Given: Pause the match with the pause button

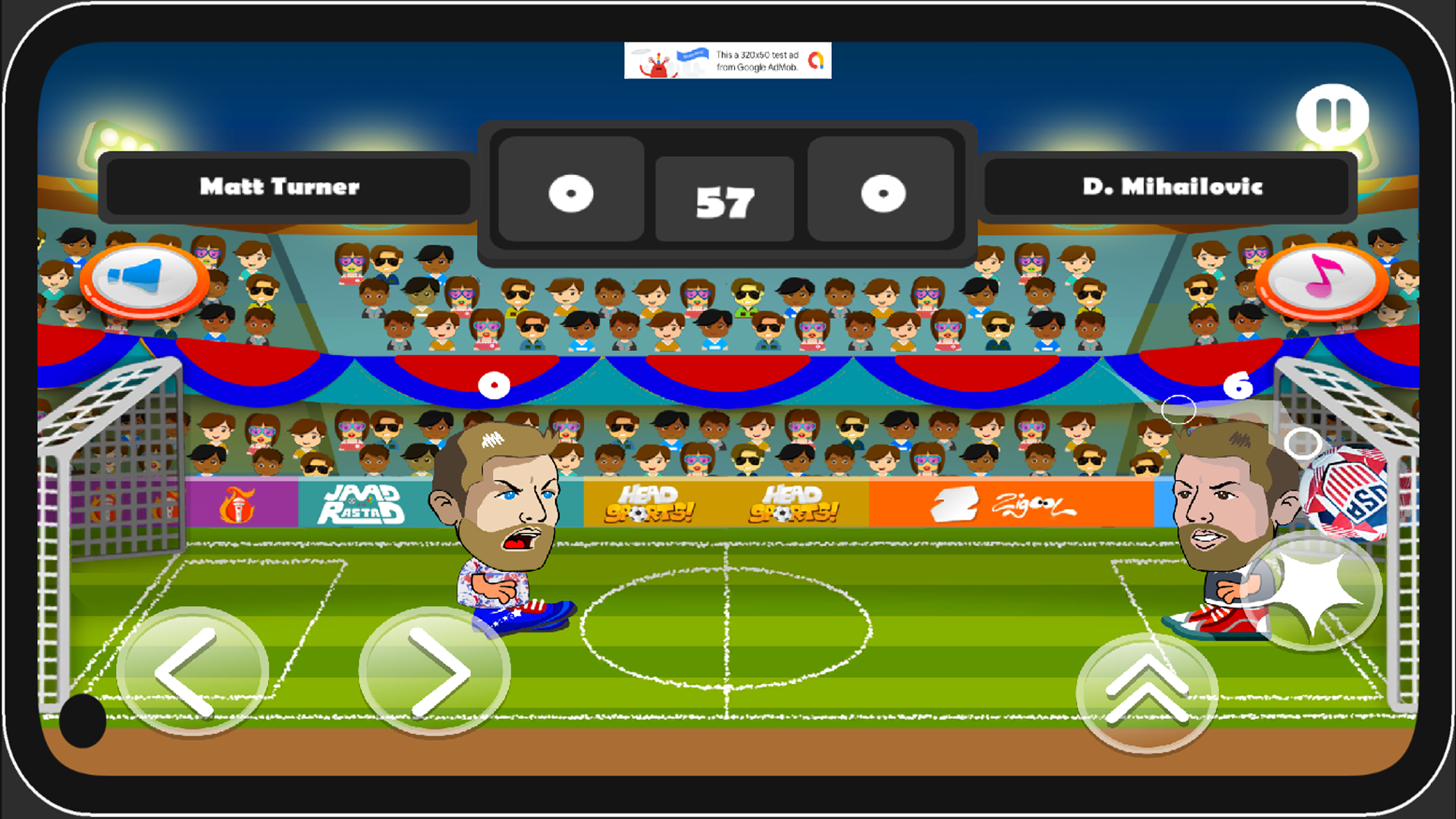Looking at the screenshot, I should click(x=1333, y=111).
